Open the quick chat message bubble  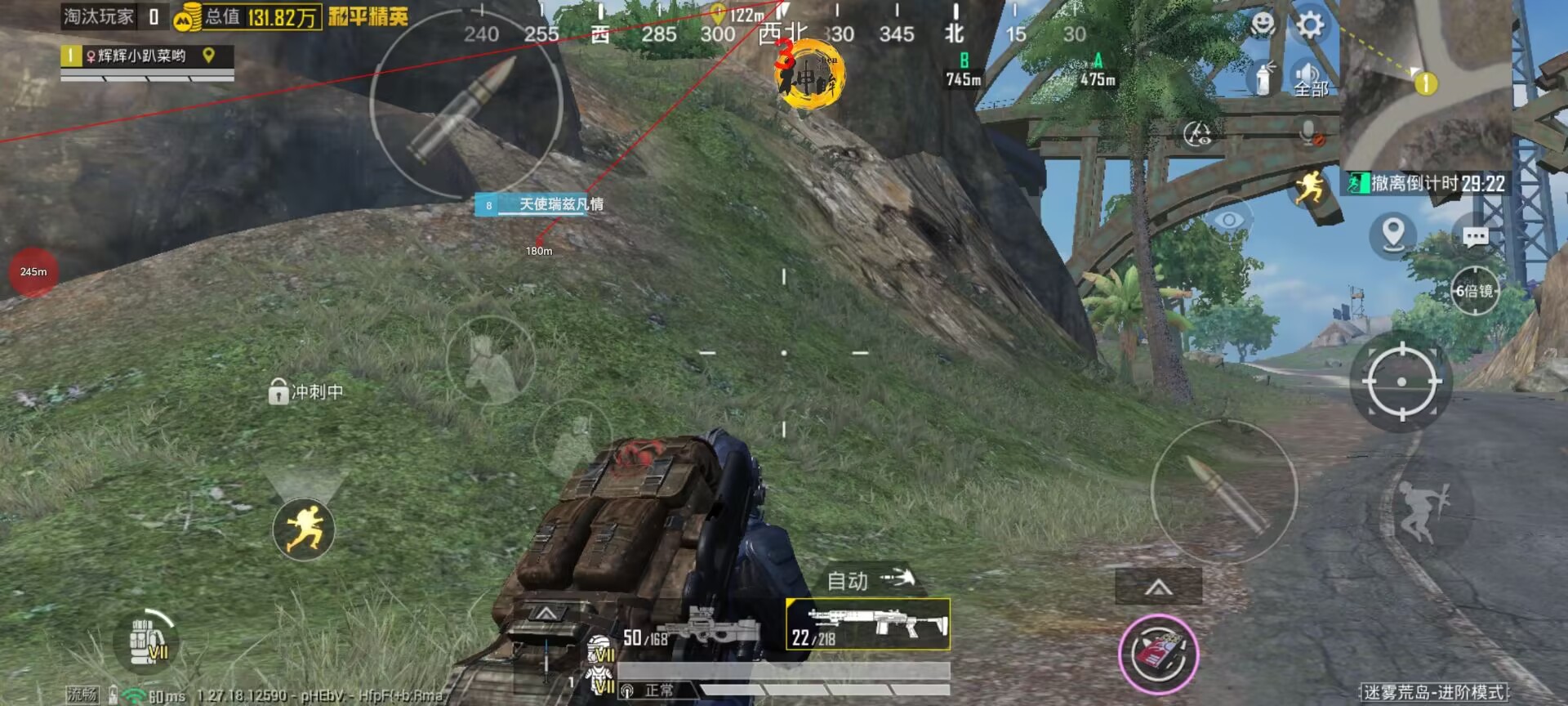1475,238
